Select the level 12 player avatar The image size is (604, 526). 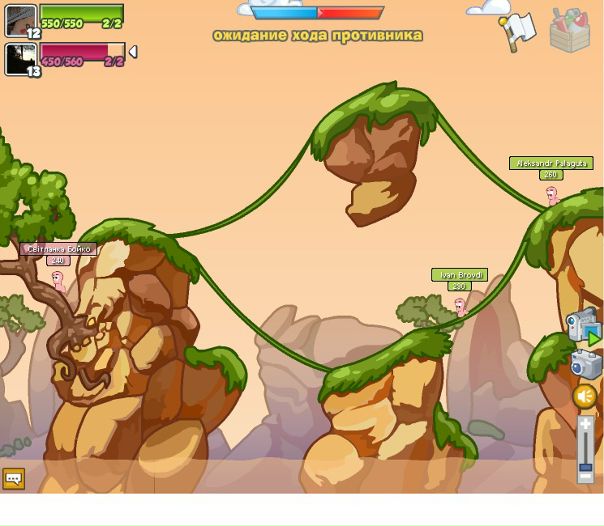pos(20,21)
